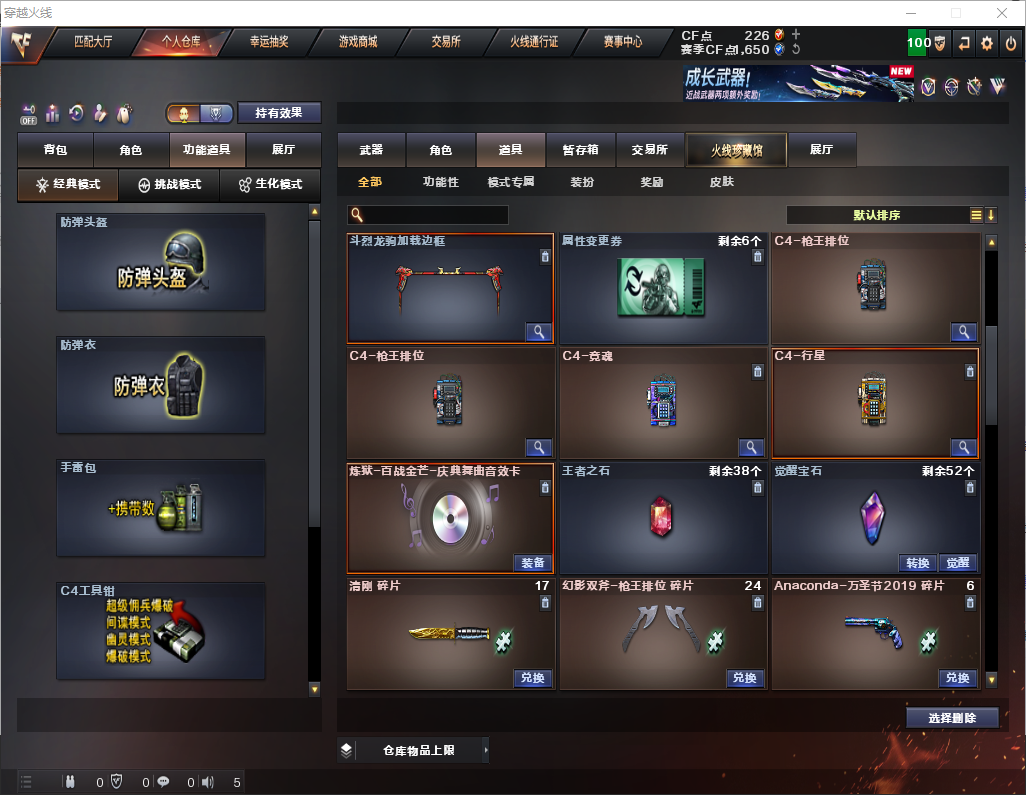1026x795 pixels.
Task: Open the 默认排序 sort dropdown
Action: [876, 215]
